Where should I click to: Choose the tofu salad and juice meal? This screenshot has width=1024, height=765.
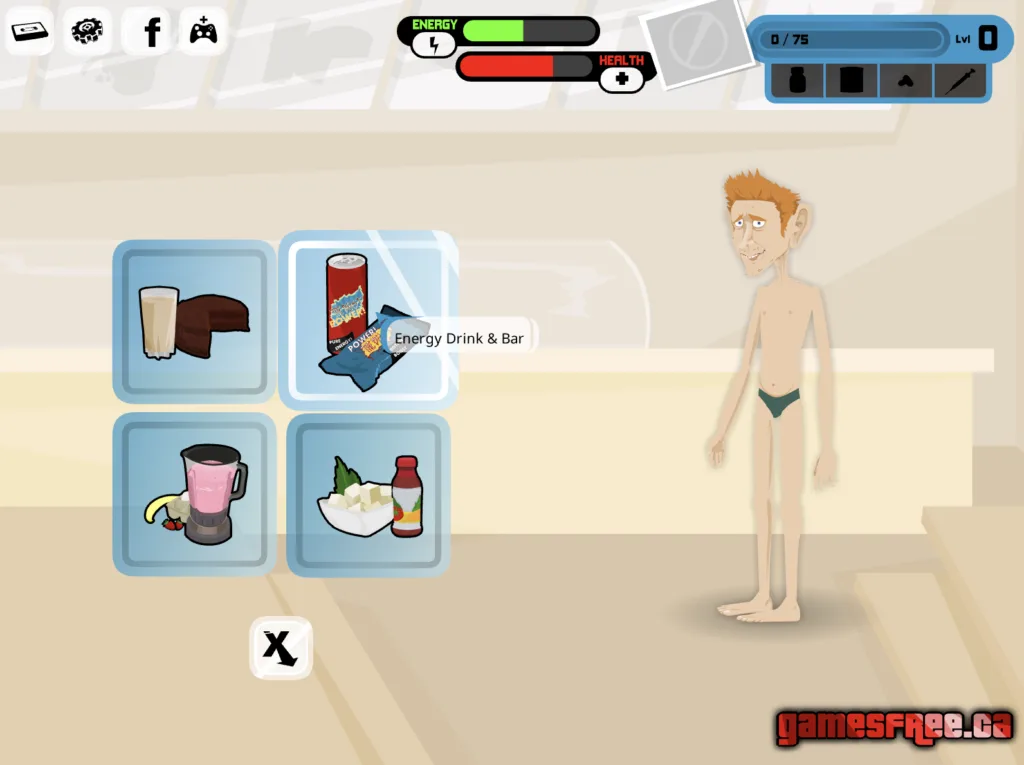(x=368, y=495)
